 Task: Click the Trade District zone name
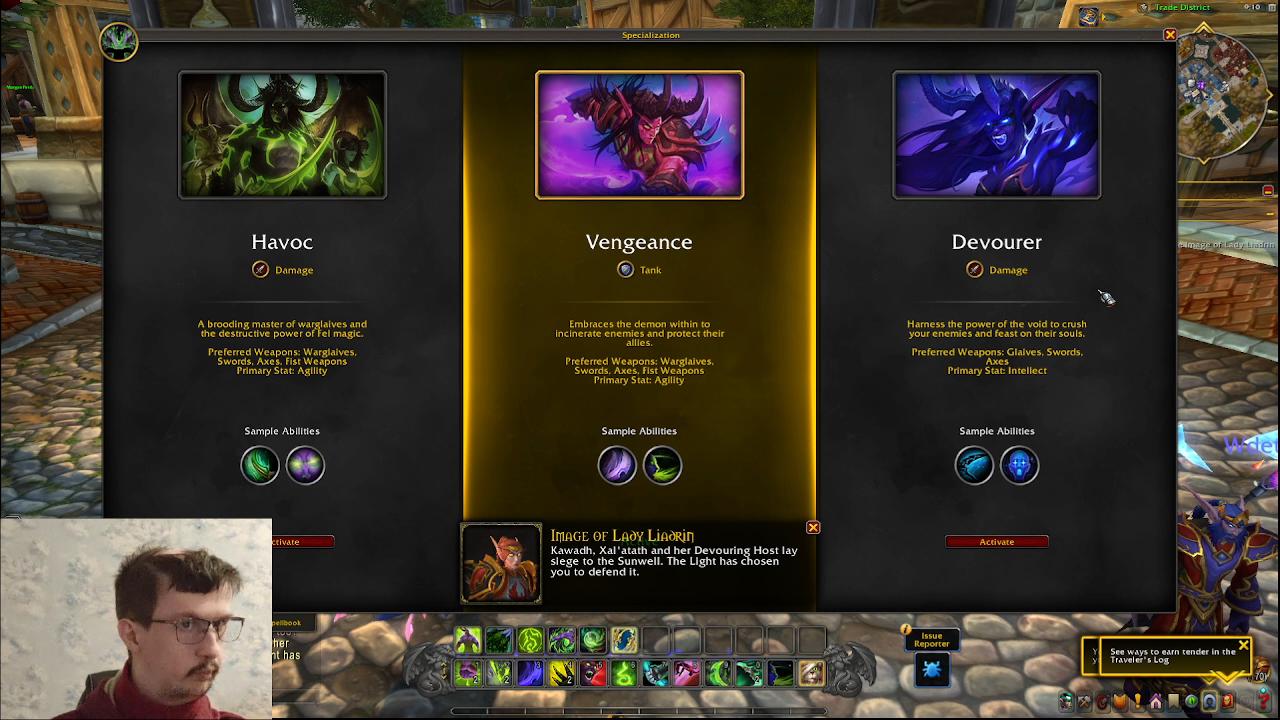click(x=1182, y=7)
